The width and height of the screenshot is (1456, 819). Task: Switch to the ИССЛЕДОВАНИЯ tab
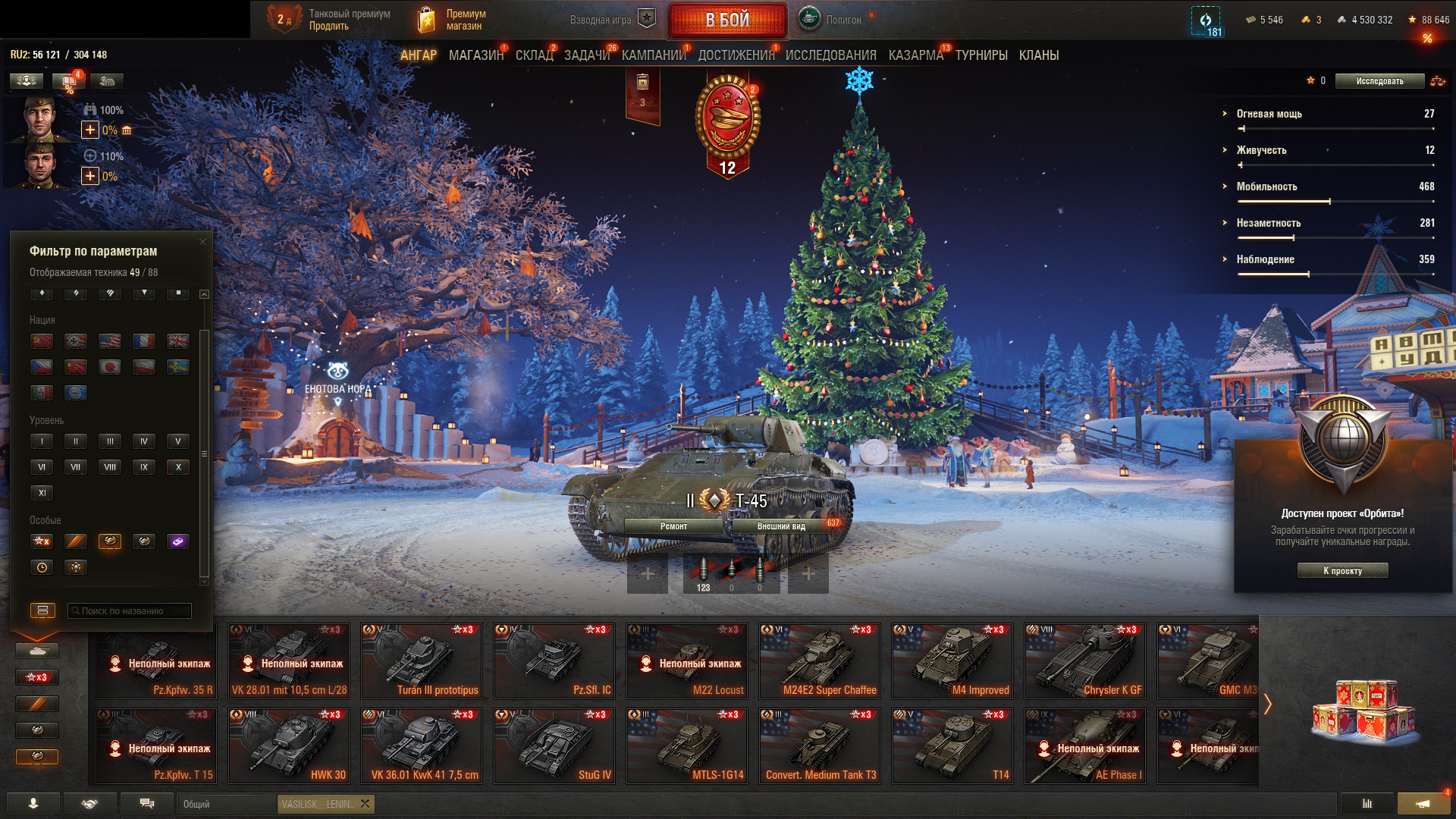(x=830, y=55)
